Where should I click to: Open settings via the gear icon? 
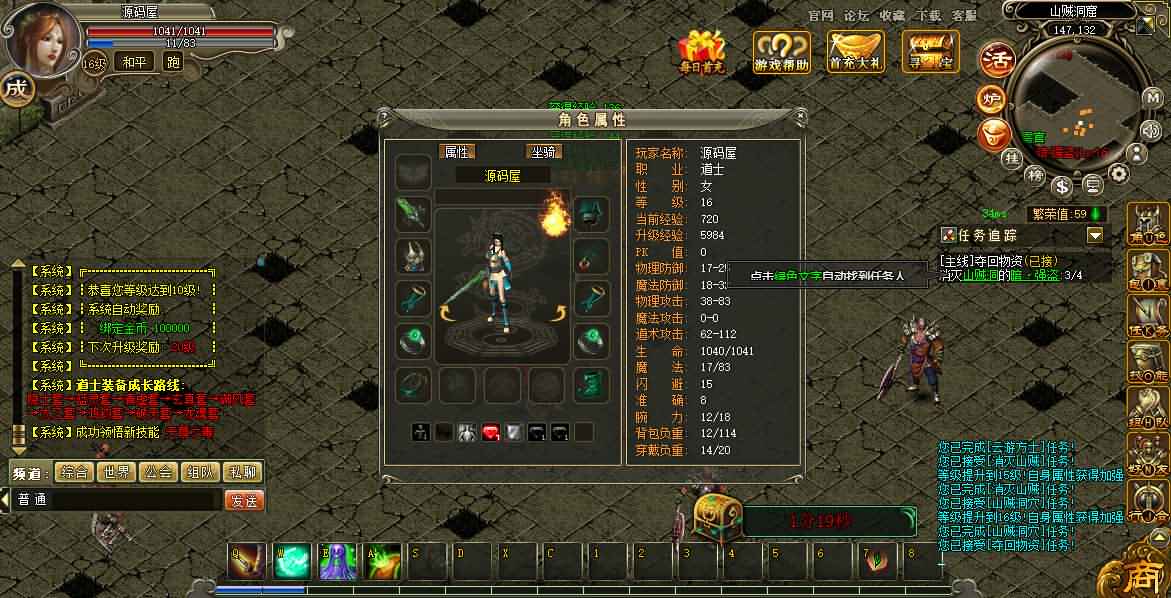click(1119, 174)
